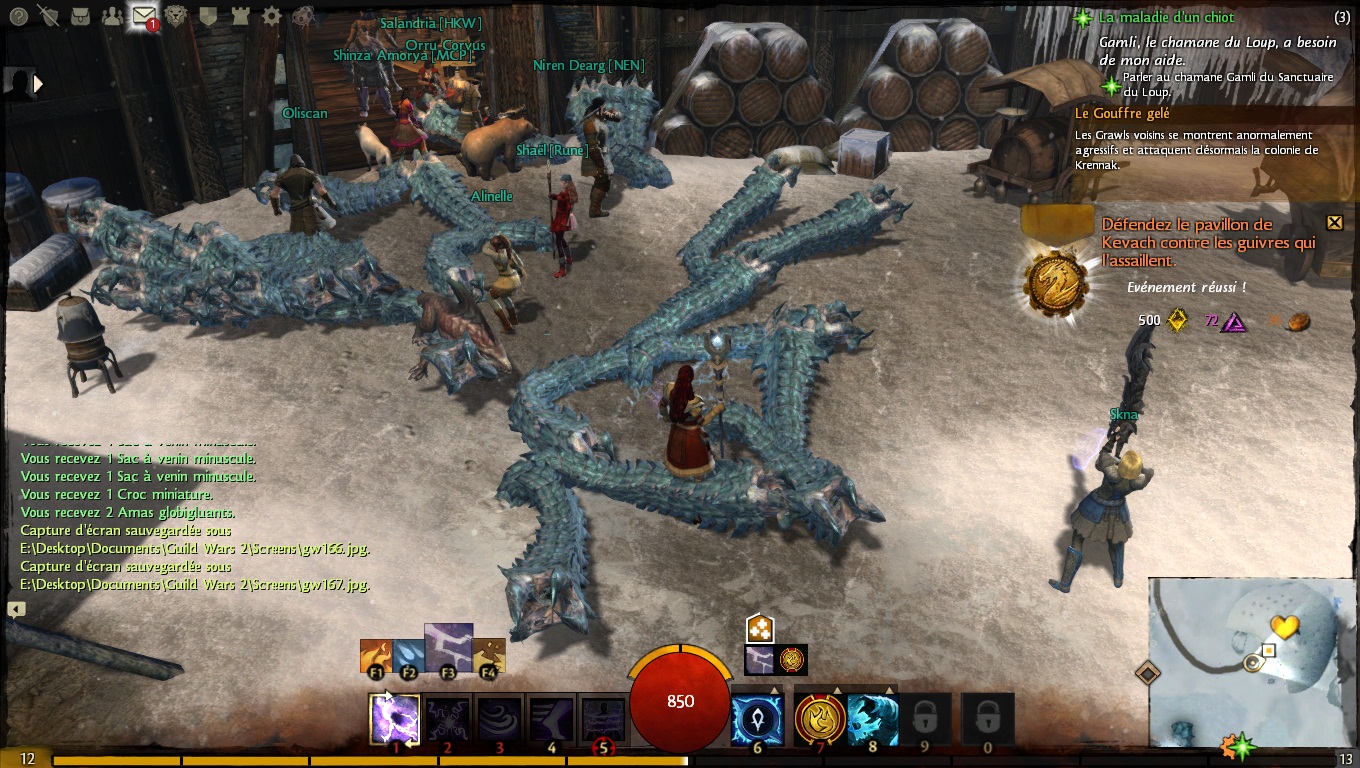1360x768 pixels.
Task: Open the inventory bag icon
Action: click(x=80, y=16)
